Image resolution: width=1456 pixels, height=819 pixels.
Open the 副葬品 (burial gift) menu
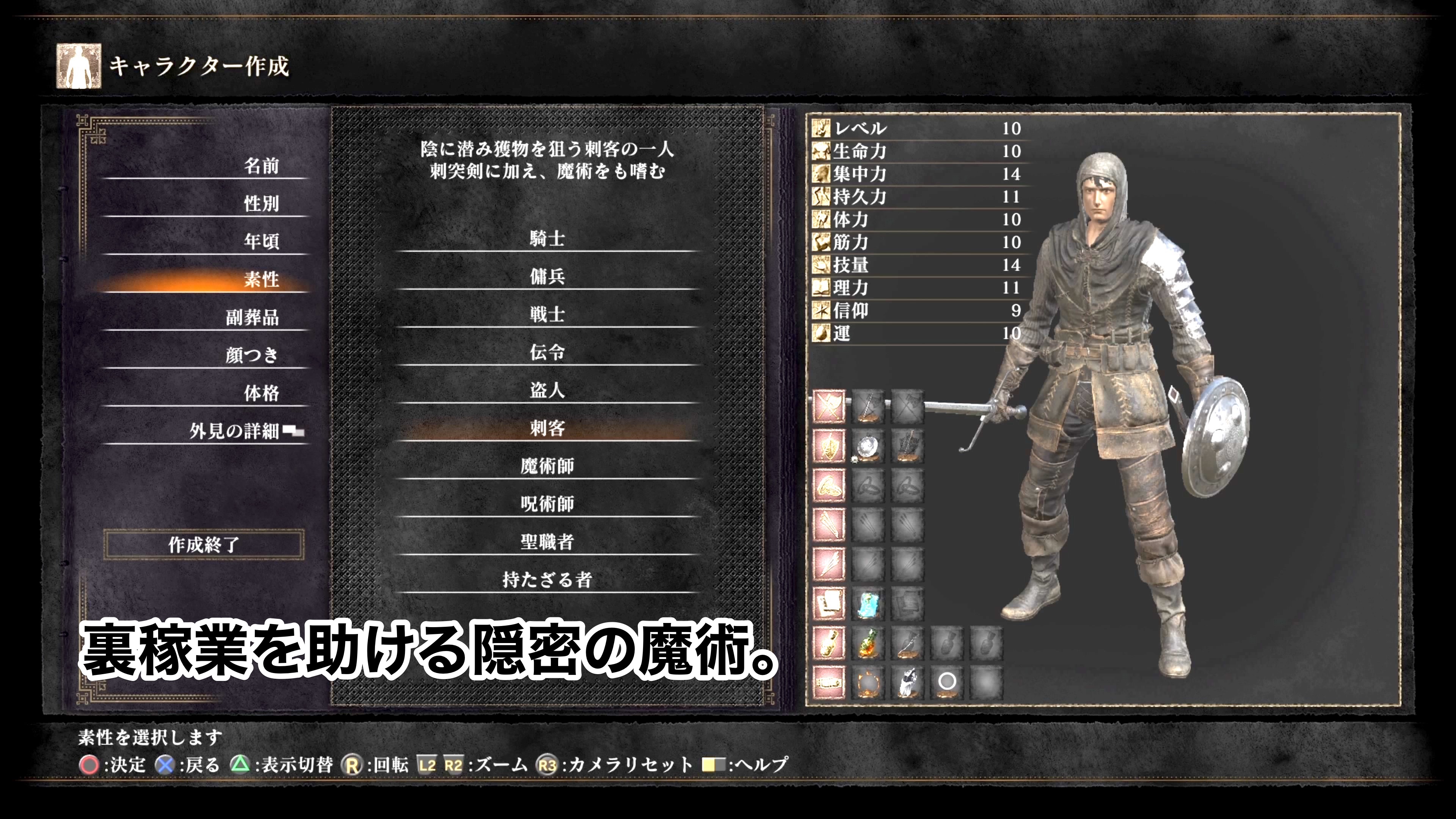(252, 317)
